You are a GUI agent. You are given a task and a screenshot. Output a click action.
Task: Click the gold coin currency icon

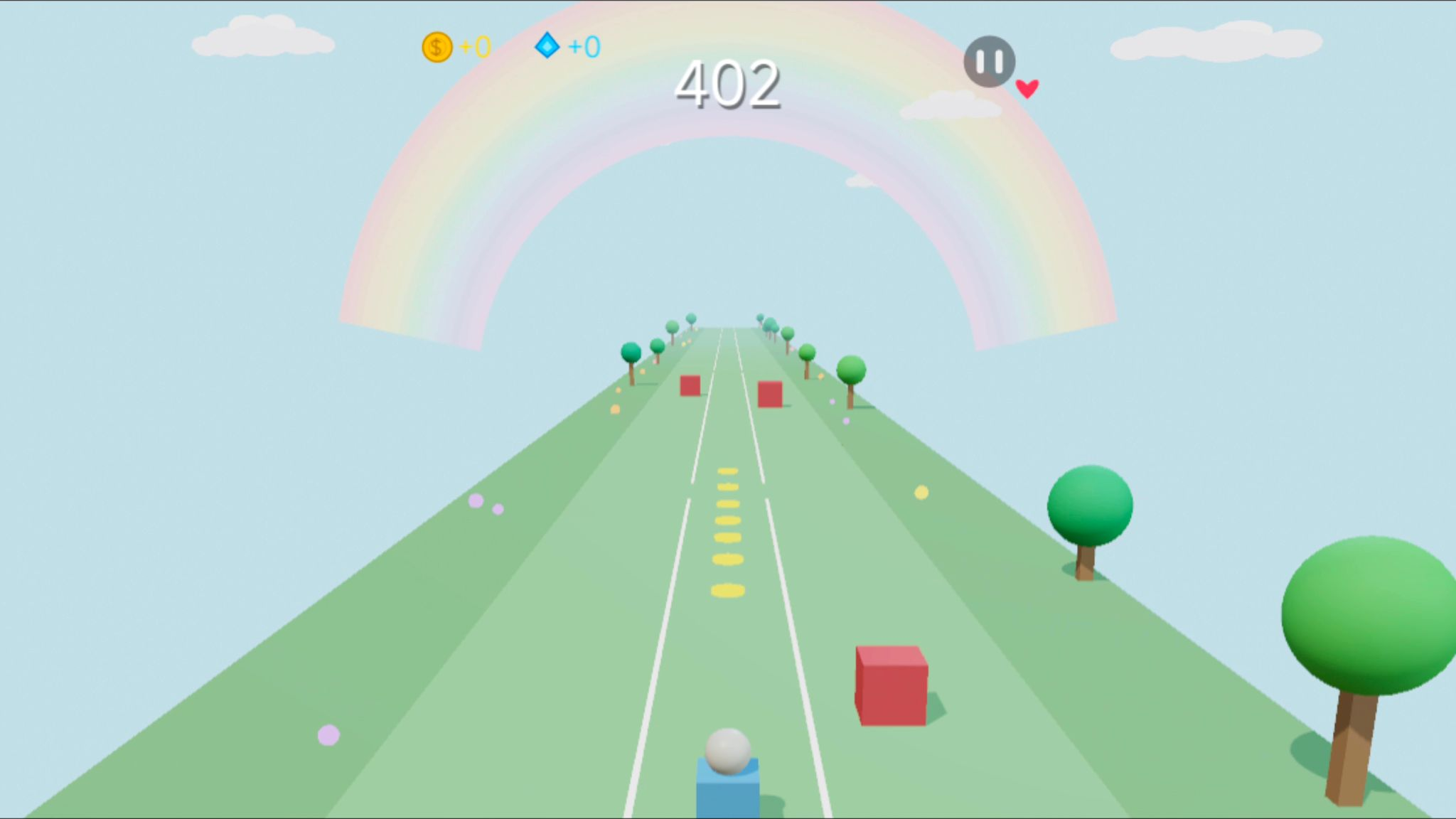tap(437, 47)
